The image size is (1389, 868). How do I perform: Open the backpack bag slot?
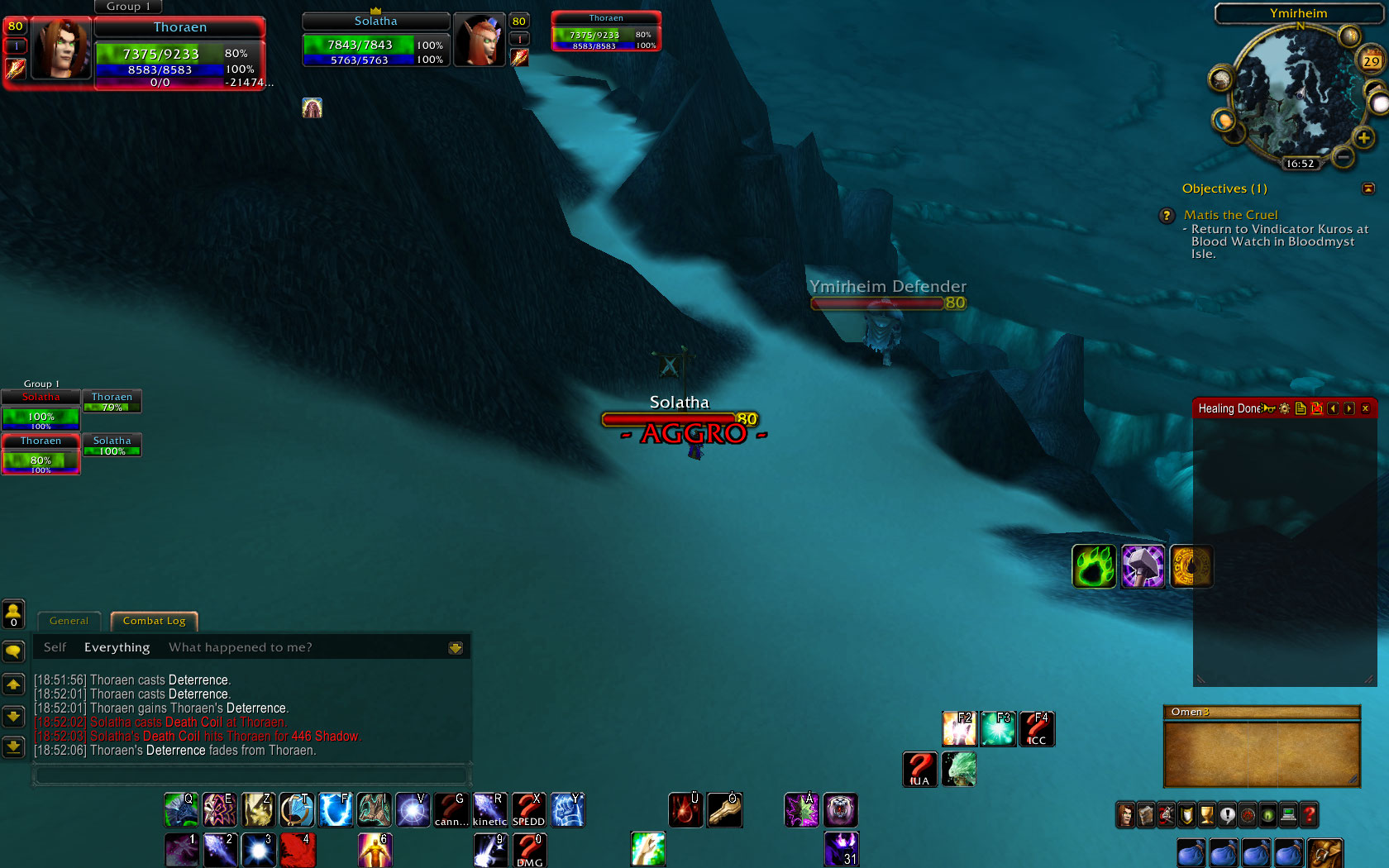click(x=1325, y=854)
